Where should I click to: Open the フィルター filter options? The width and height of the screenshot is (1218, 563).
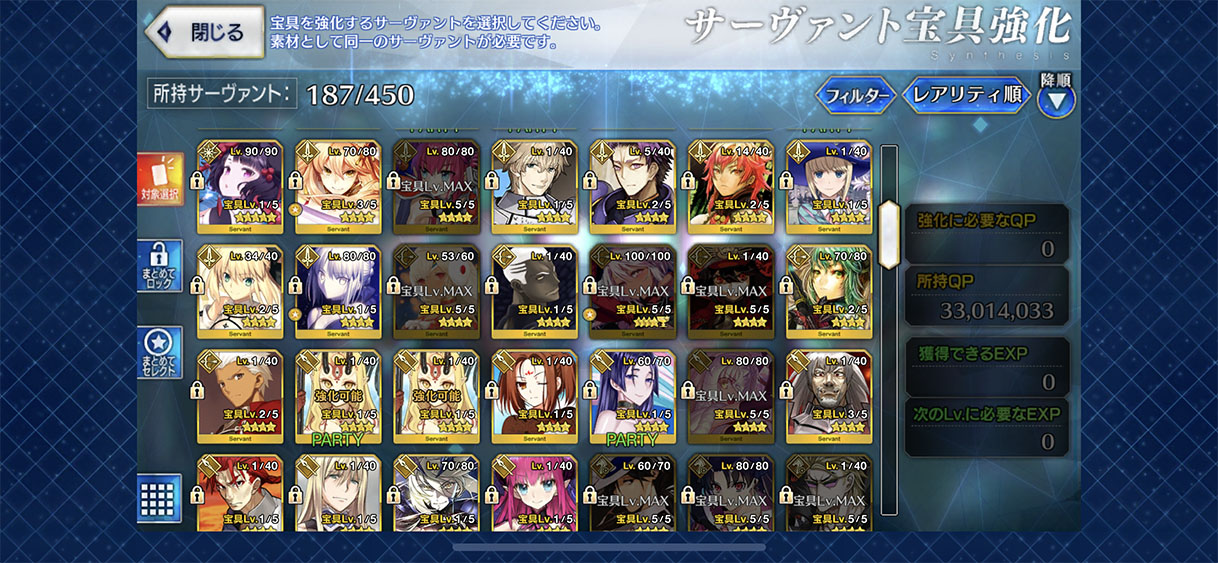click(x=856, y=96)
